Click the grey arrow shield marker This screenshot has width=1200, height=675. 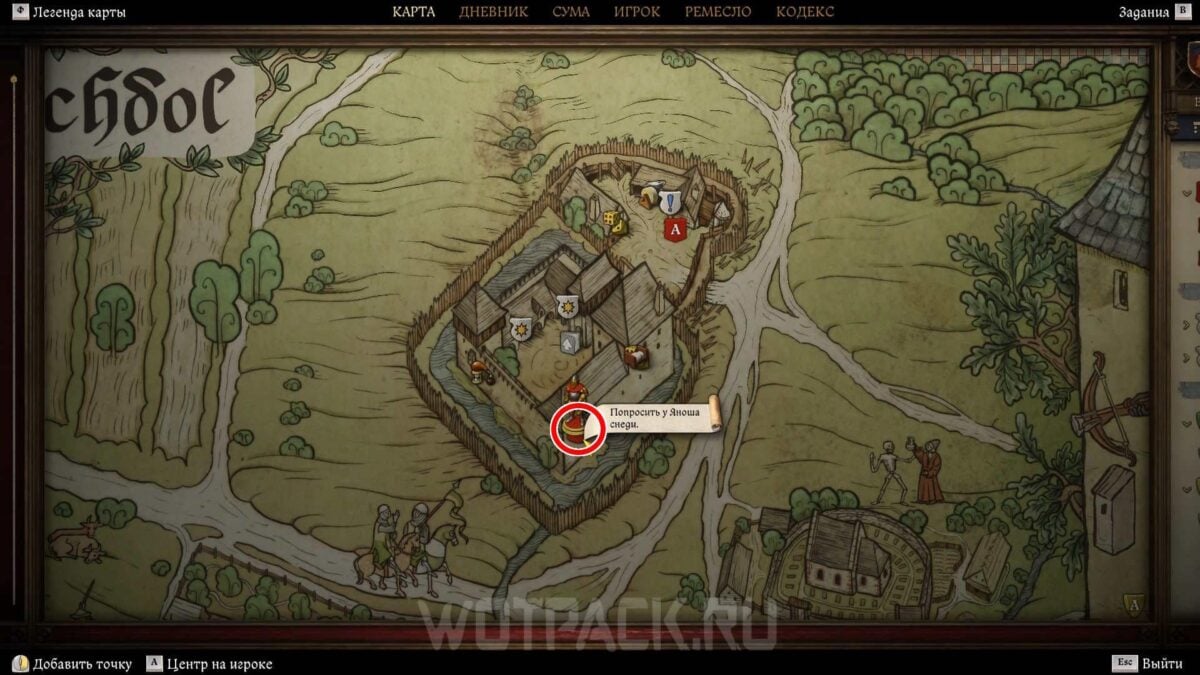(570, 343)
